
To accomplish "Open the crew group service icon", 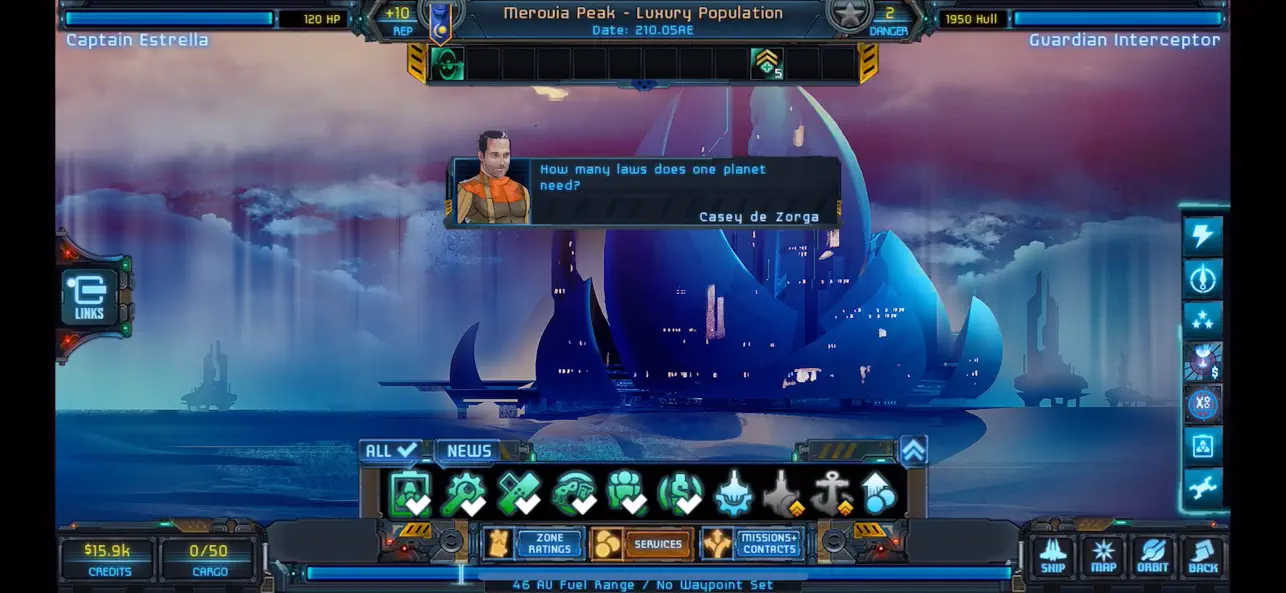I will pyautogui.click(x=627, y=494).
